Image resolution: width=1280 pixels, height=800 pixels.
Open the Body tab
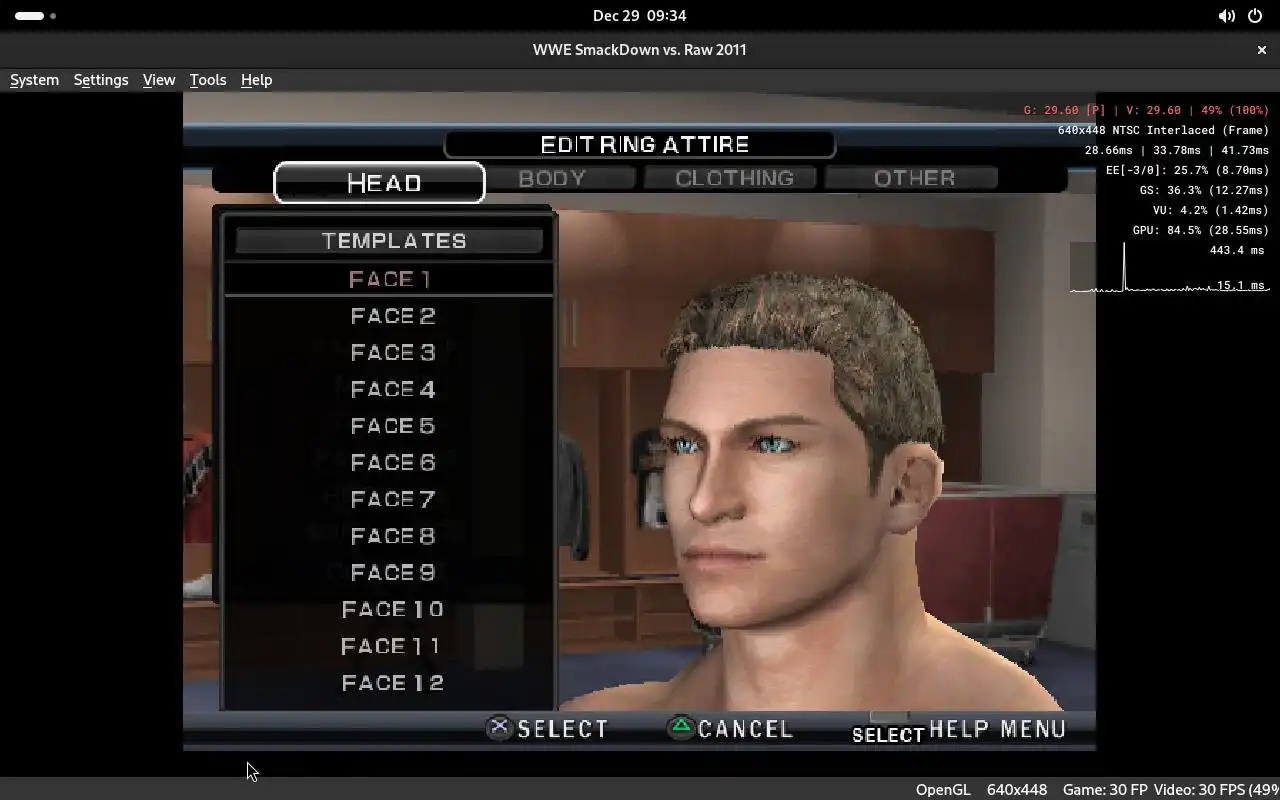(552, 178)
